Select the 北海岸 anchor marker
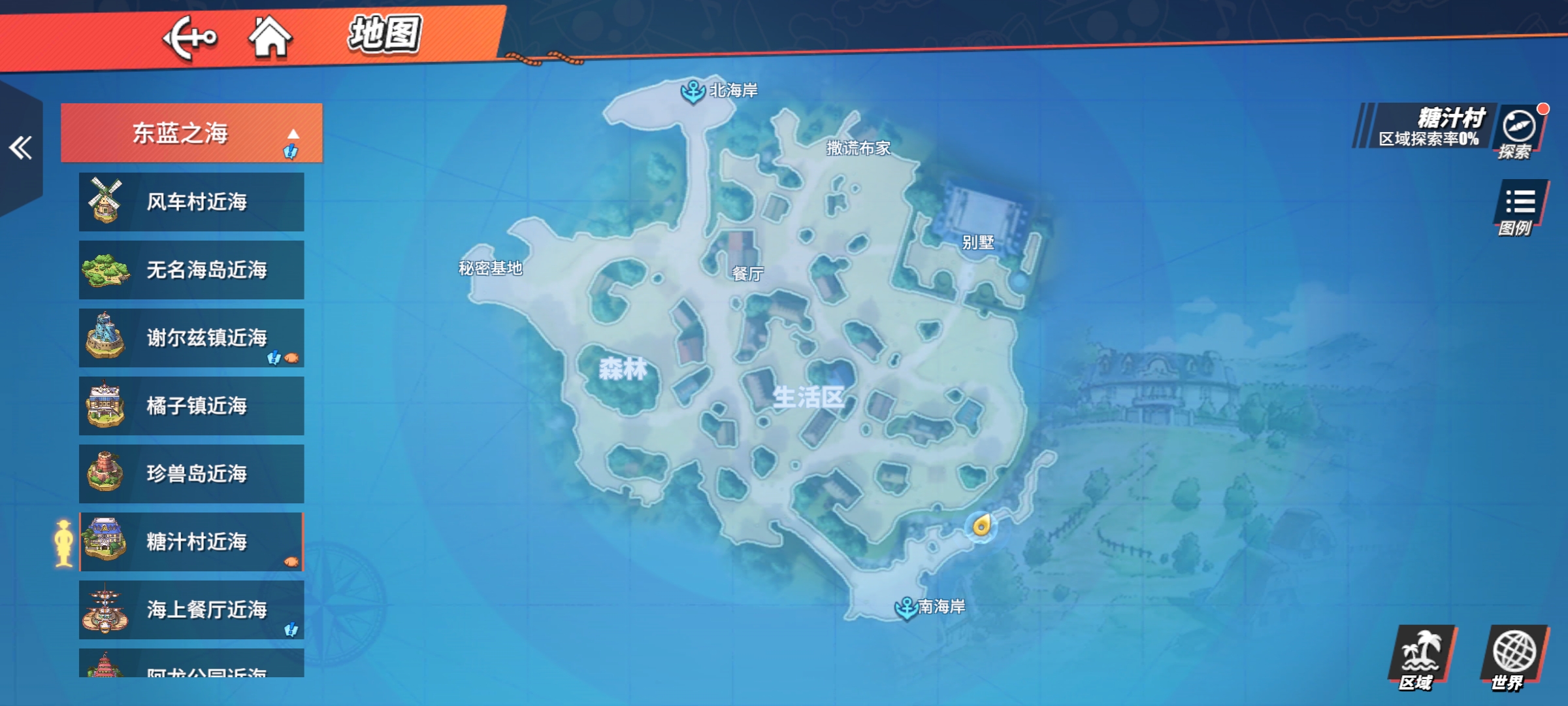This screenshot has width=1568, height=706. pyautogui.click(x=693, y=91)
